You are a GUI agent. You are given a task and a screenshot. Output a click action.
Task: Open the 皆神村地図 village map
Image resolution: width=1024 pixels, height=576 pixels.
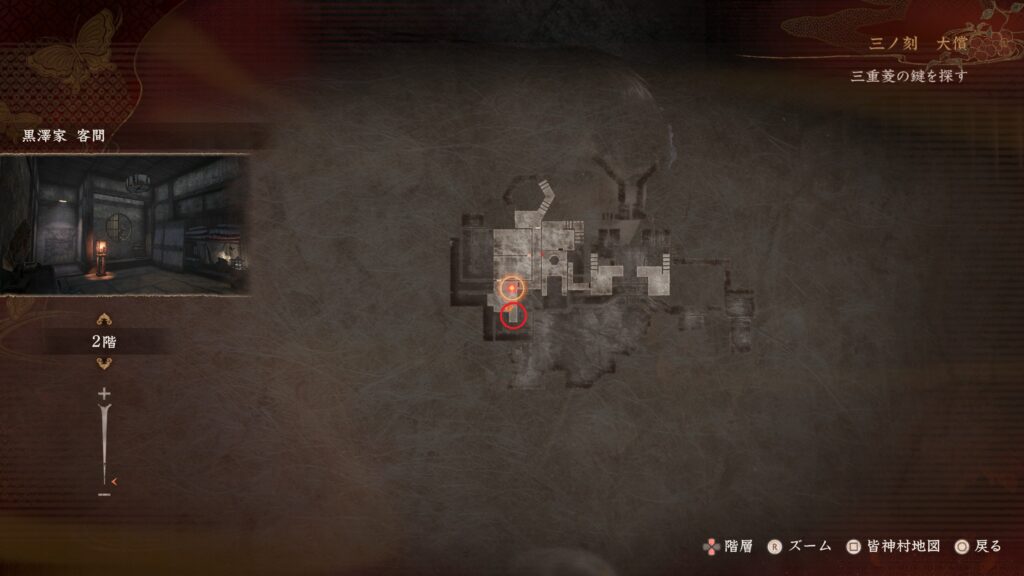(893, 546)
